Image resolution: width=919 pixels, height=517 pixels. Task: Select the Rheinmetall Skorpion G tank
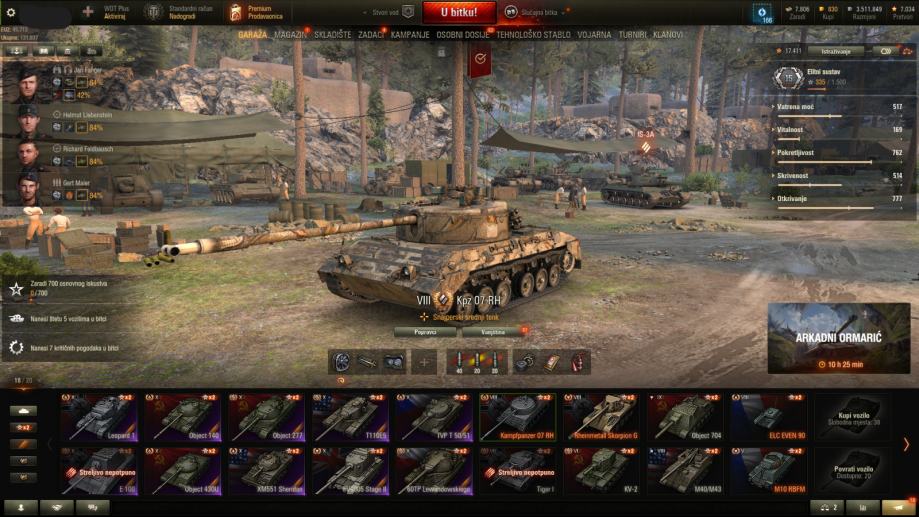[604, 417]
